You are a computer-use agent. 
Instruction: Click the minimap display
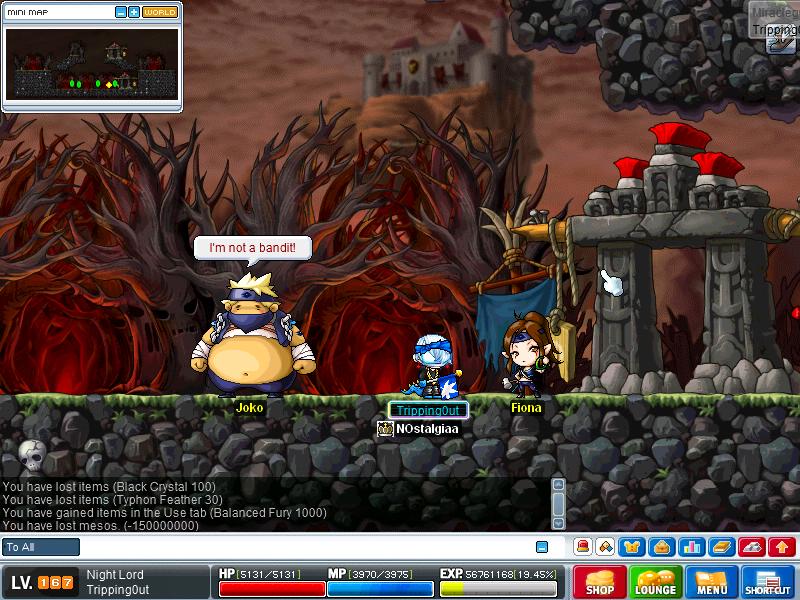(92, 63)
